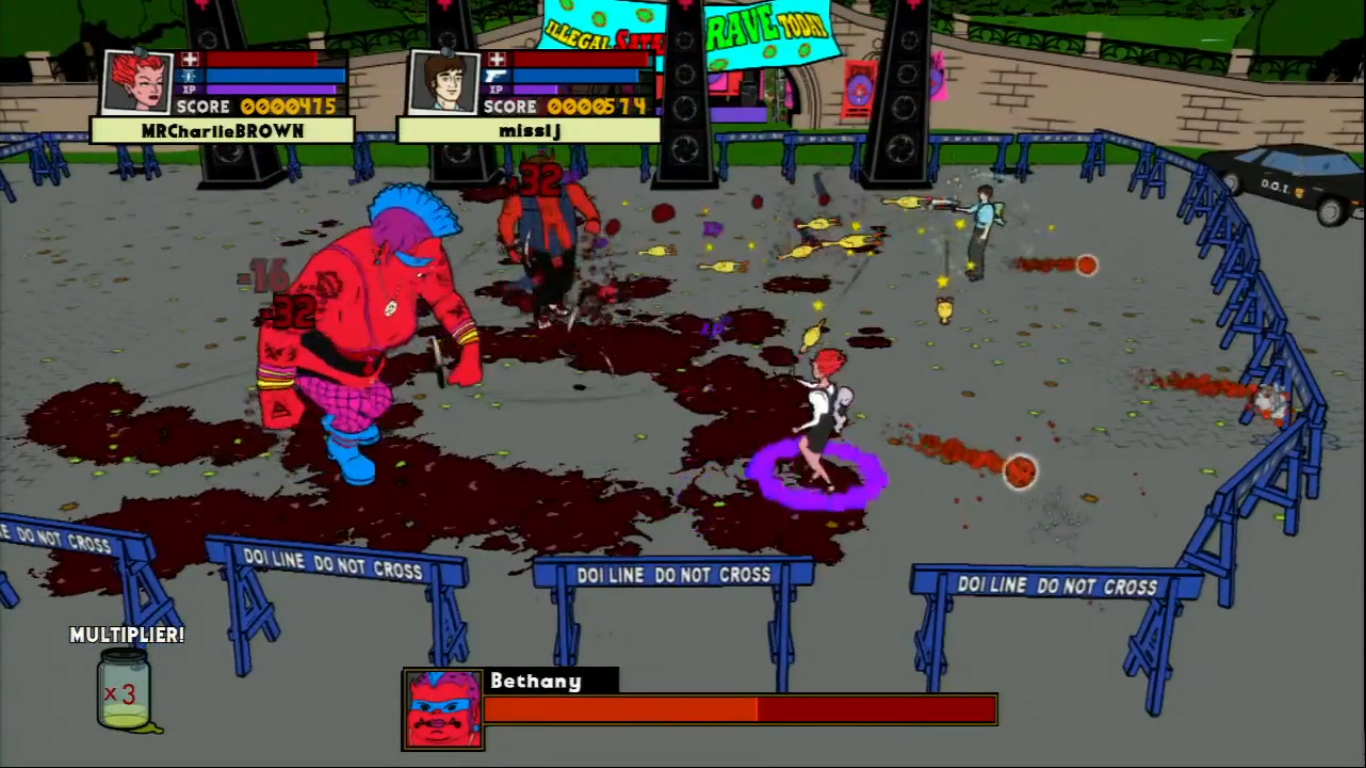Click the x3 multiplier jar
1366x768 pixels.
tap(124, 690)
